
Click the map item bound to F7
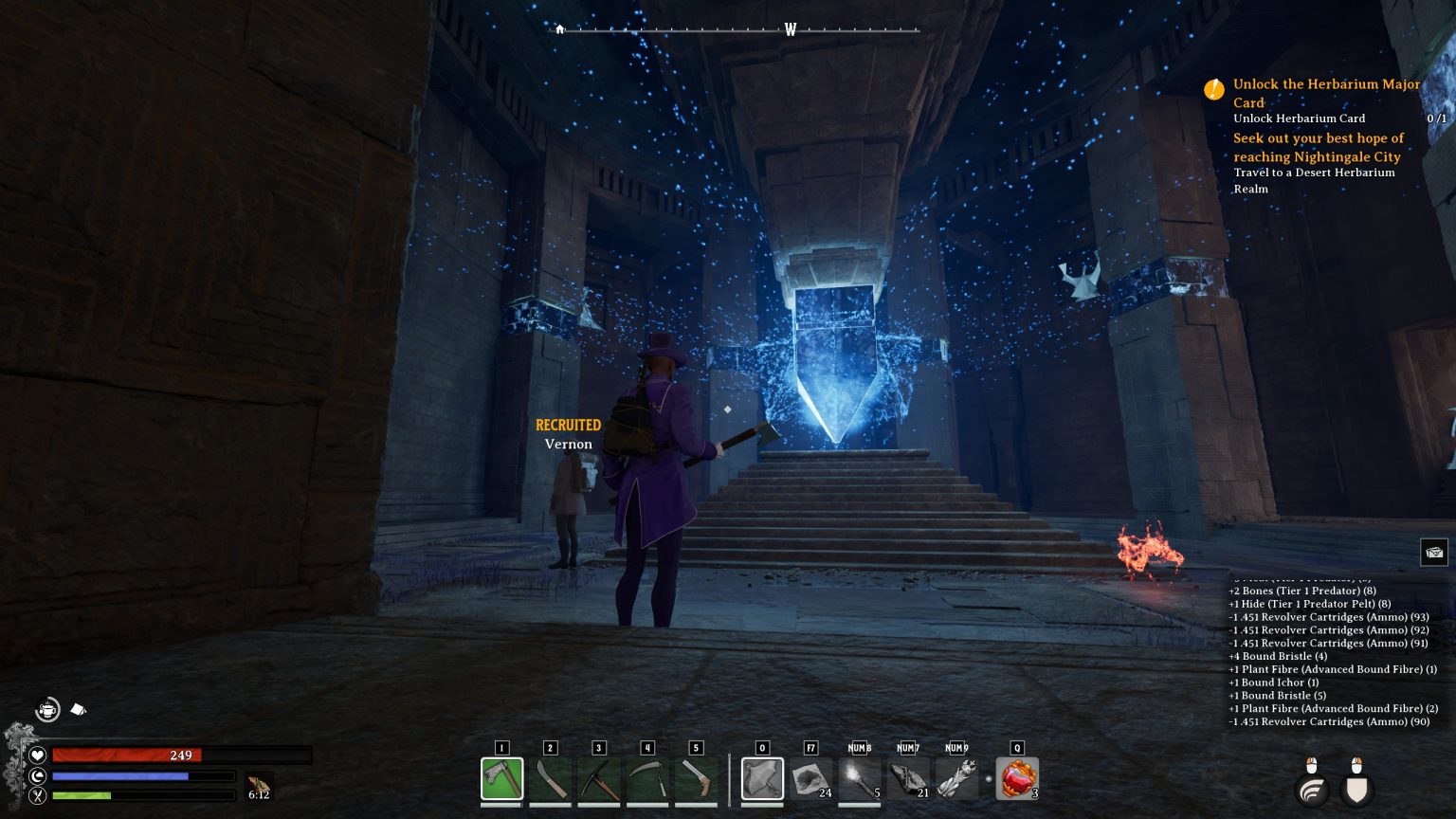pyautogui.click(x=810, y=777)
